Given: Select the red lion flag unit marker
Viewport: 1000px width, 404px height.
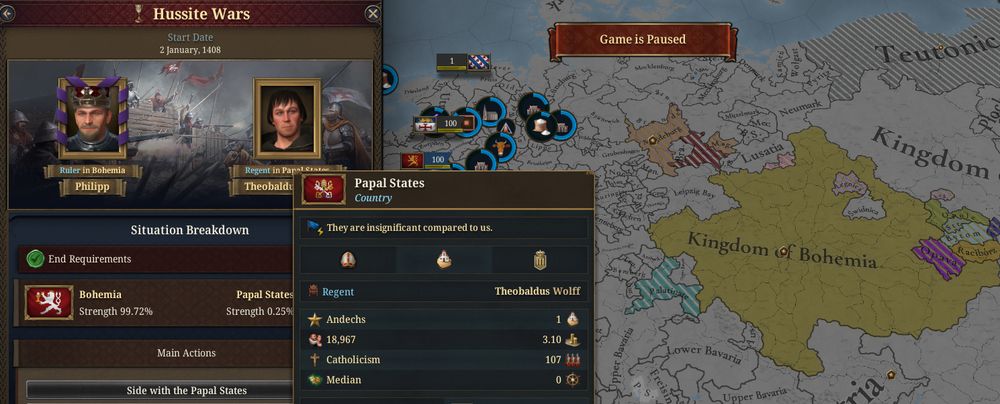Looking at the screenshot, I should (x=411, y=160).
